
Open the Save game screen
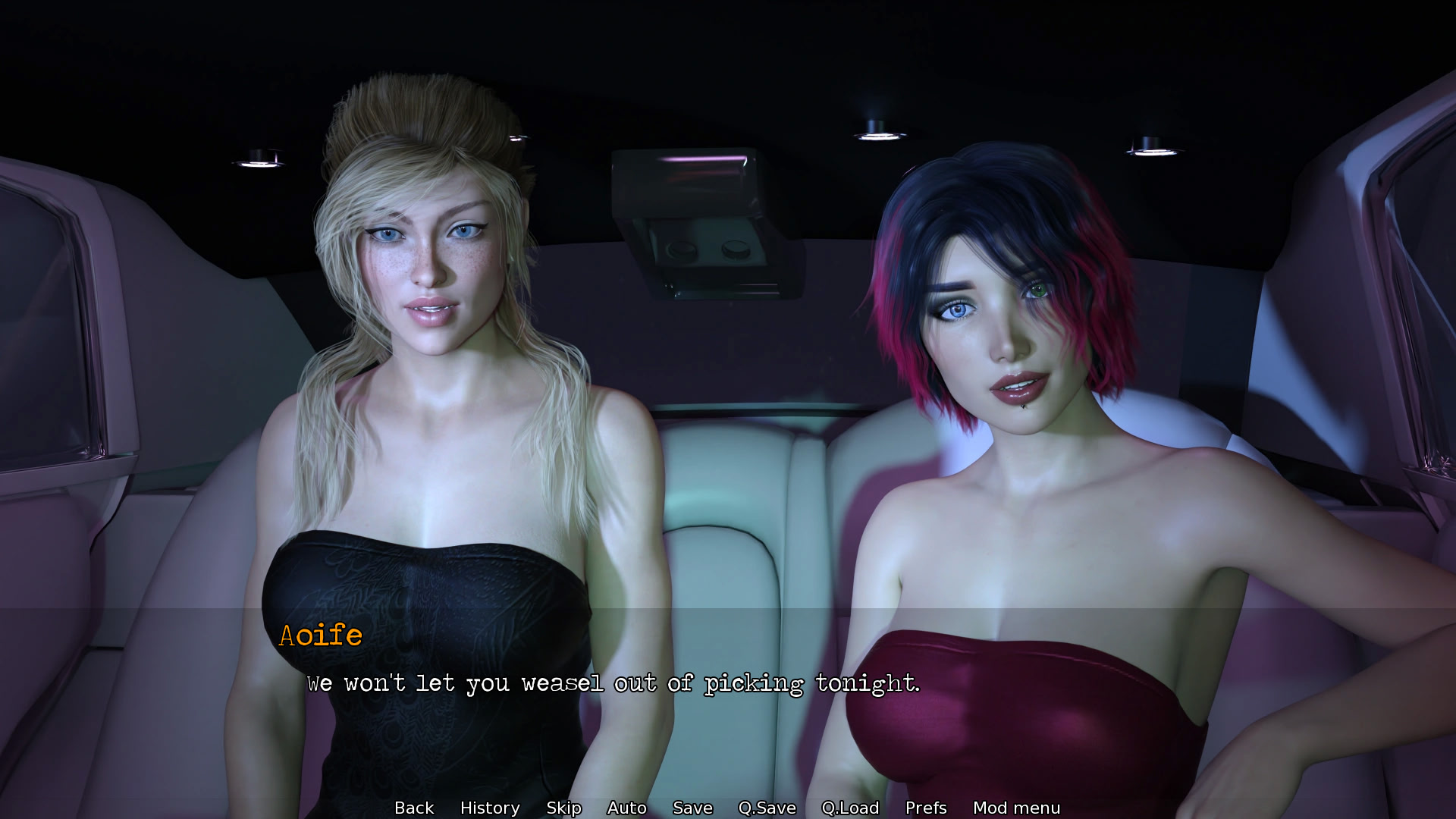point(692,808)
